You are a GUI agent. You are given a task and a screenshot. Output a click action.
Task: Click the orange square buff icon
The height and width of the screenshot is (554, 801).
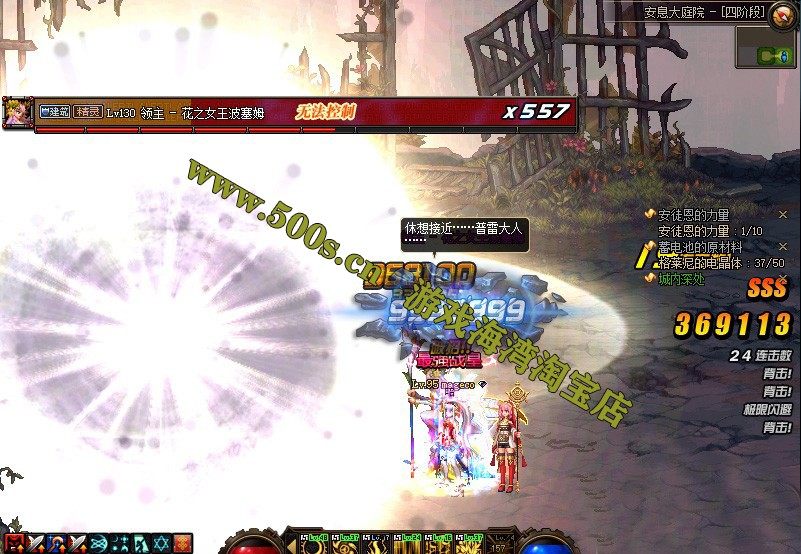click(x=181, y=544)
